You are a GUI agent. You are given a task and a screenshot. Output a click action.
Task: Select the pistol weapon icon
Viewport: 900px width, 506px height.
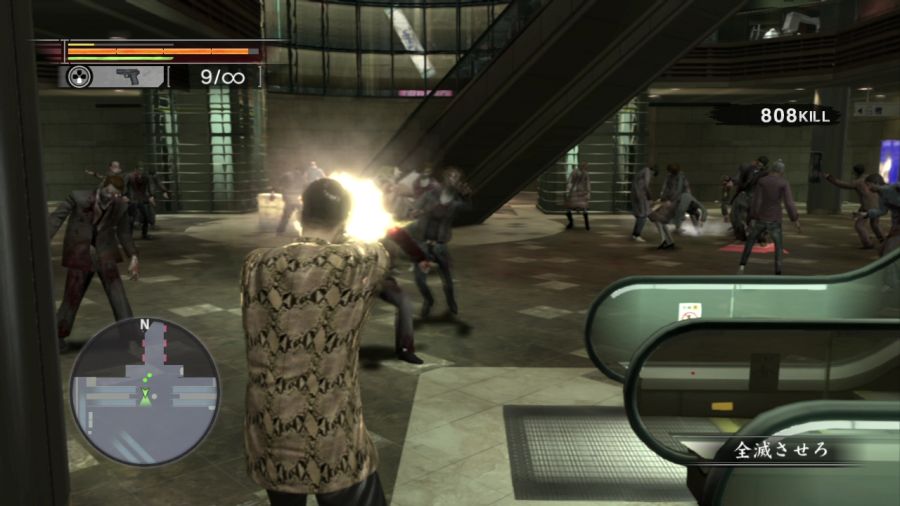point(128,76)
